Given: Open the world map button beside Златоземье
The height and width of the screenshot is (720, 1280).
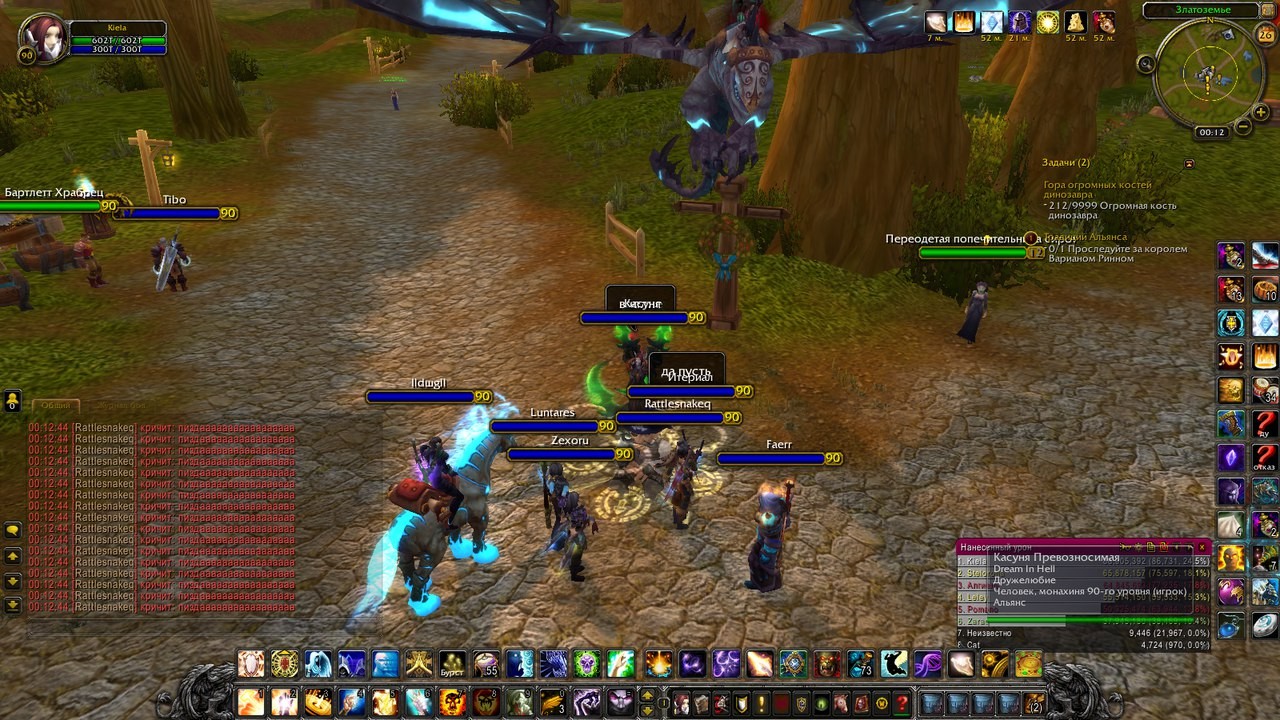Looking at the screenshot, I should pyautogui.click(x=1268, y=11).
